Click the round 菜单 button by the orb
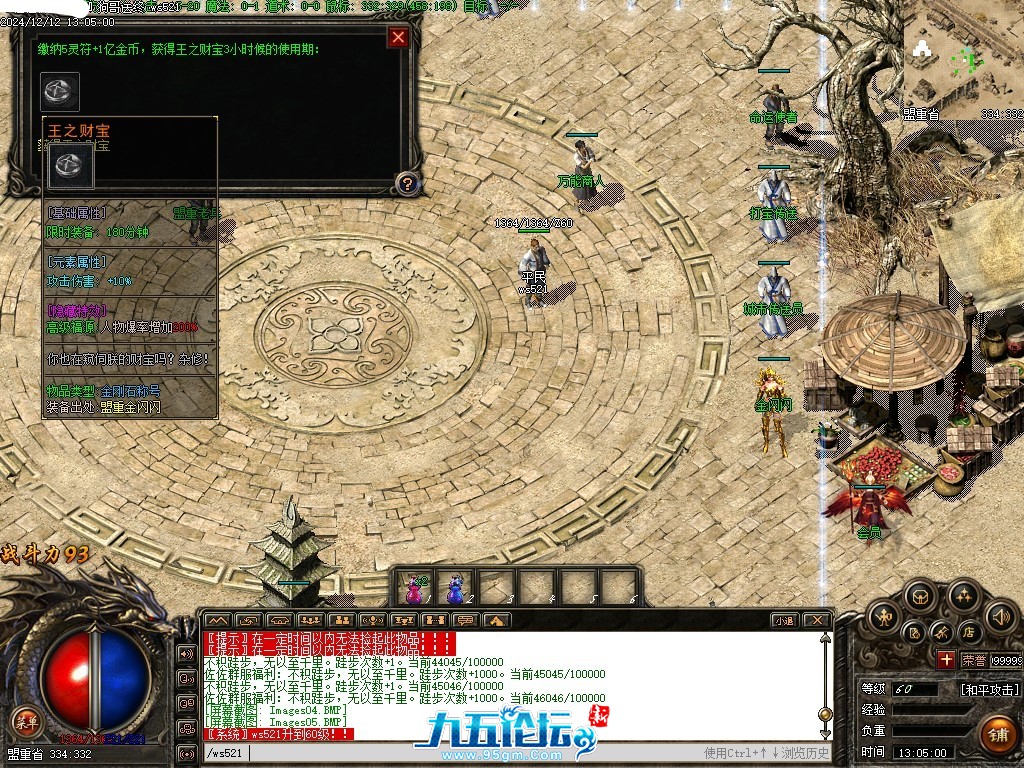This screenshot has width=1024, height=768. pyautogui.click(x=26, y=722)
